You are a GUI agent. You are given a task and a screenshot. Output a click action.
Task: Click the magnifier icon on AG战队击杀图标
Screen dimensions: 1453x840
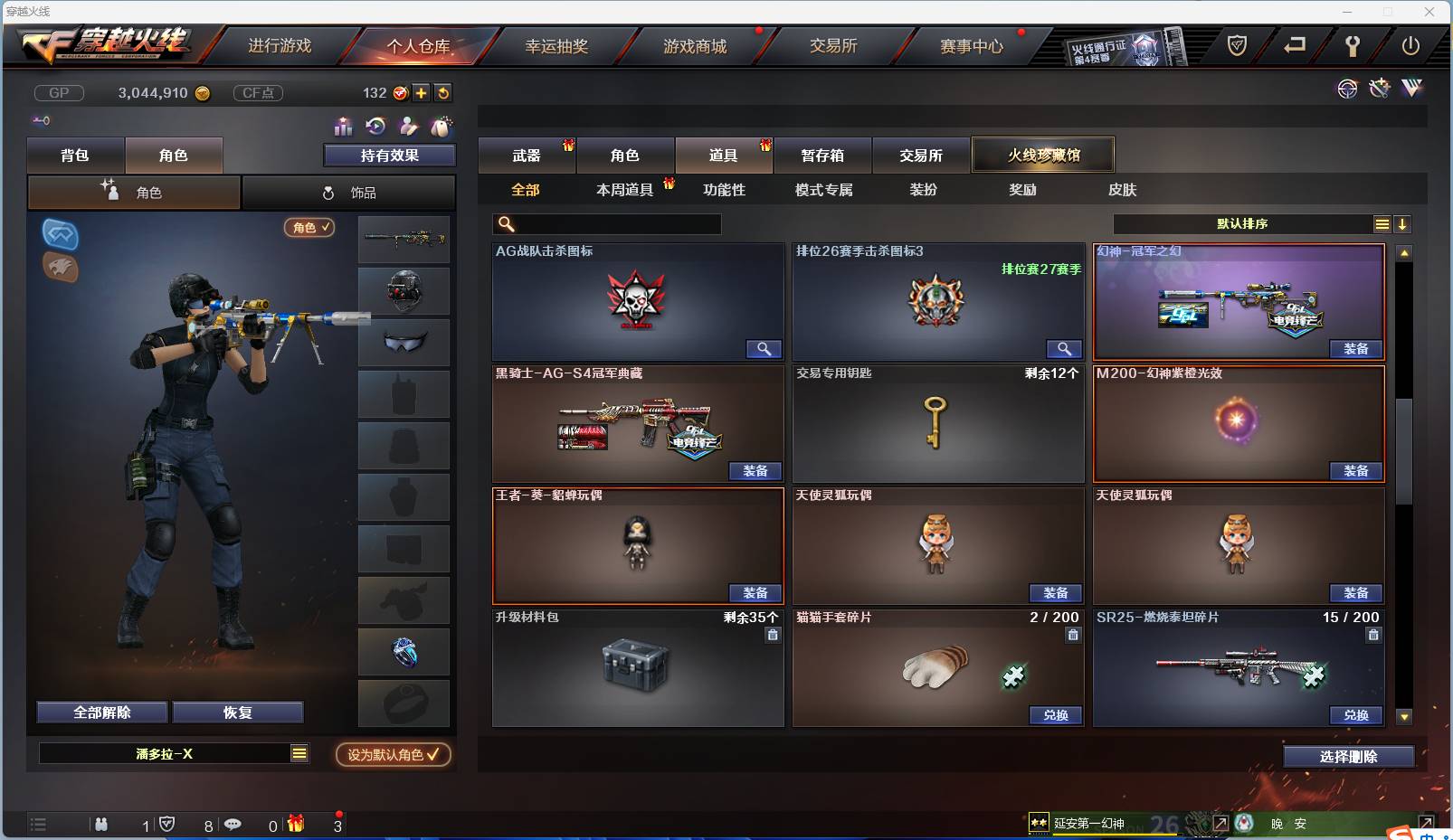coord(764,349)
